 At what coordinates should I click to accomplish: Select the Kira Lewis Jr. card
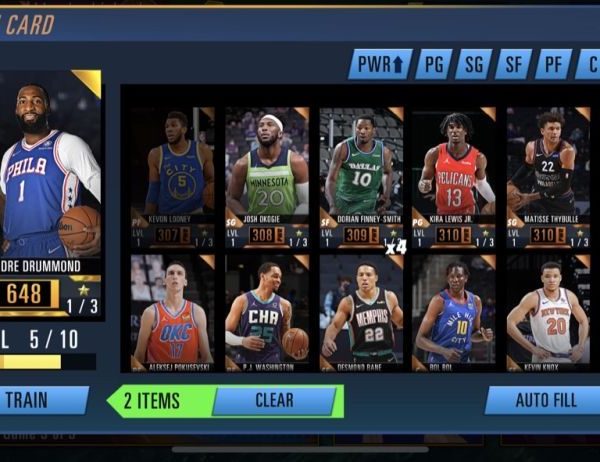pyautogui.click(x=454, y=175)
